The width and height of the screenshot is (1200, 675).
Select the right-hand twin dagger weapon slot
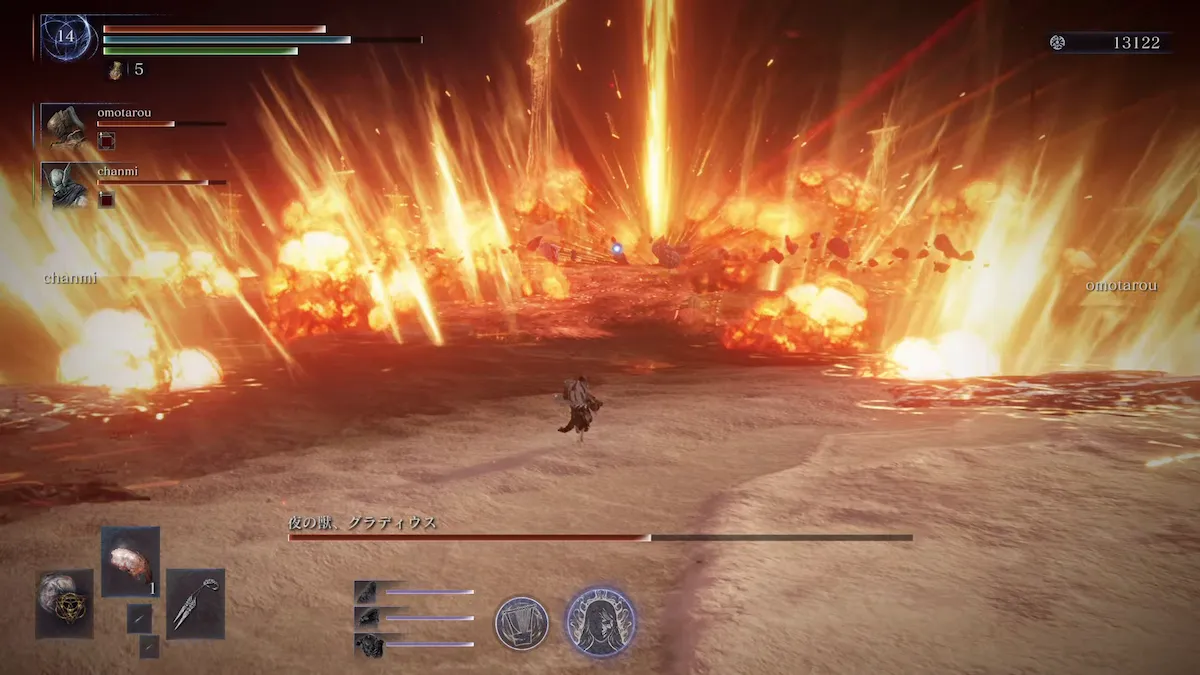click(x=195, y=603)
